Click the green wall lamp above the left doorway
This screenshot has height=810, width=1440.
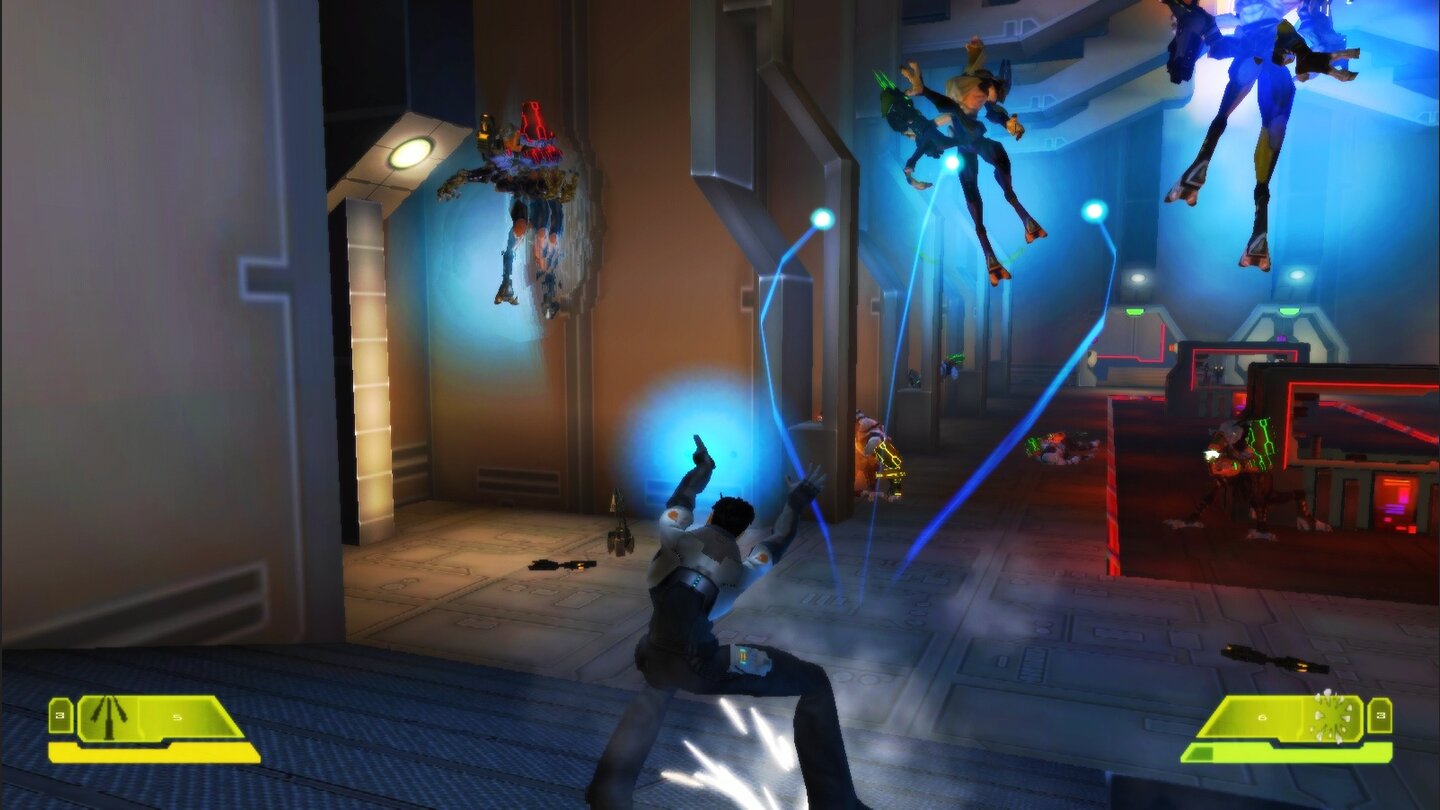411,152
